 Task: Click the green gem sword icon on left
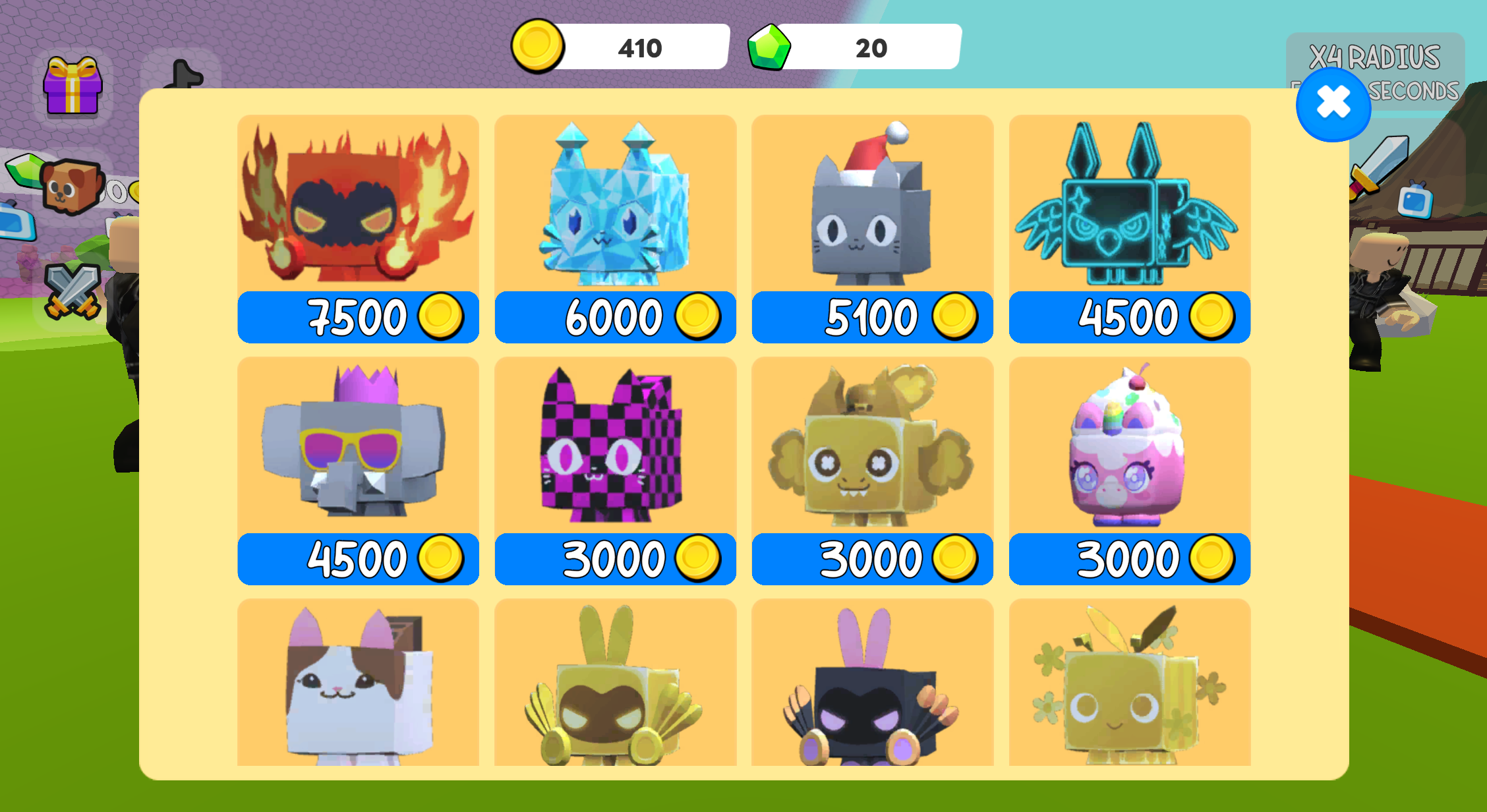click(x=23, y=173)
